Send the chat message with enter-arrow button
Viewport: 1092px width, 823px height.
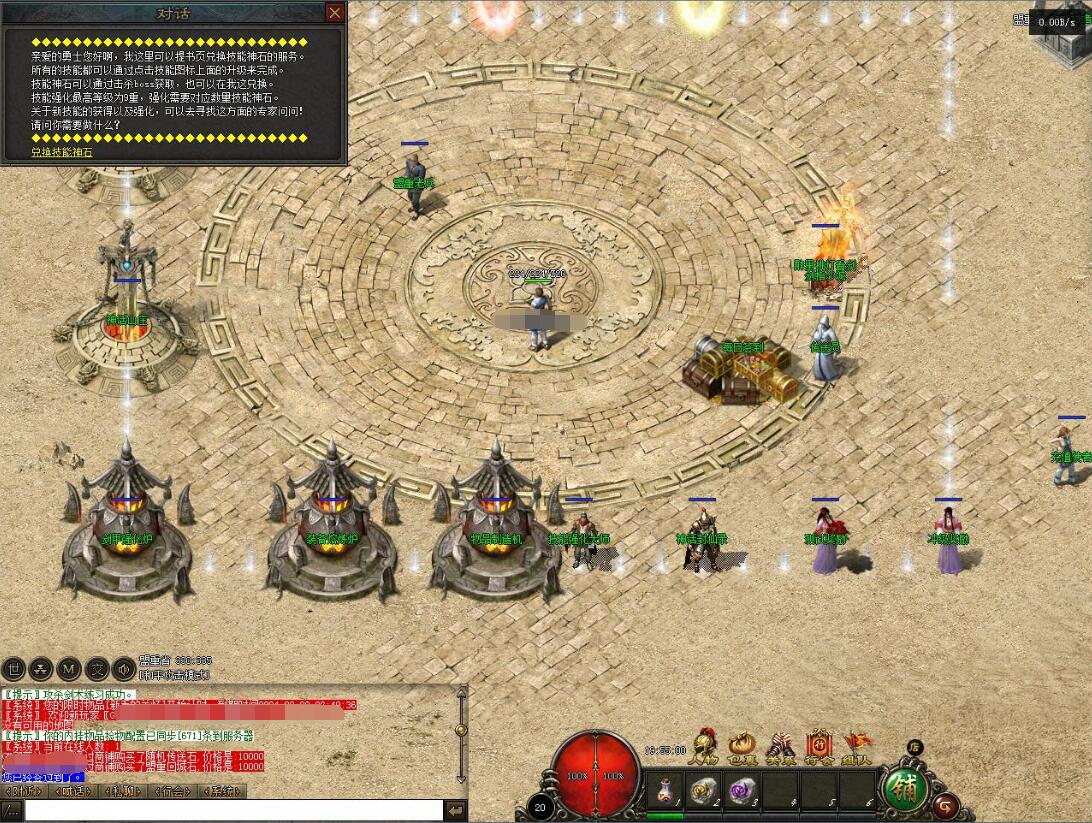coord(456,810)
